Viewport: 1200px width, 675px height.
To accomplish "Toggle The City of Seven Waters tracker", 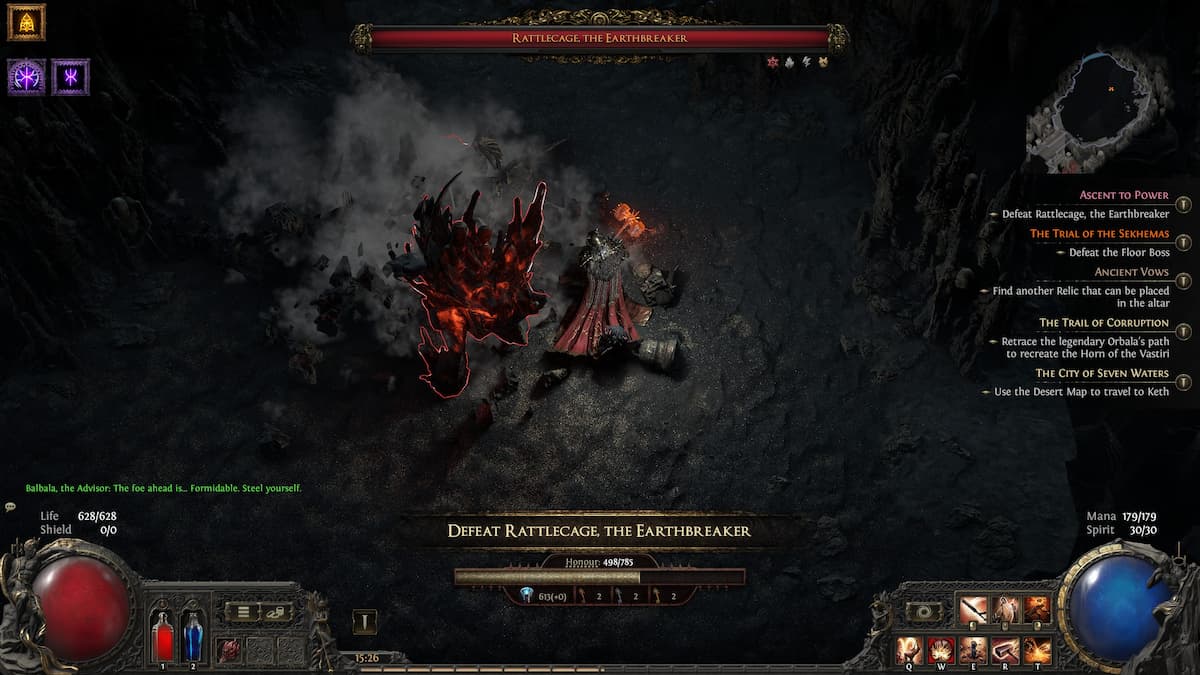I will 1183,382.
